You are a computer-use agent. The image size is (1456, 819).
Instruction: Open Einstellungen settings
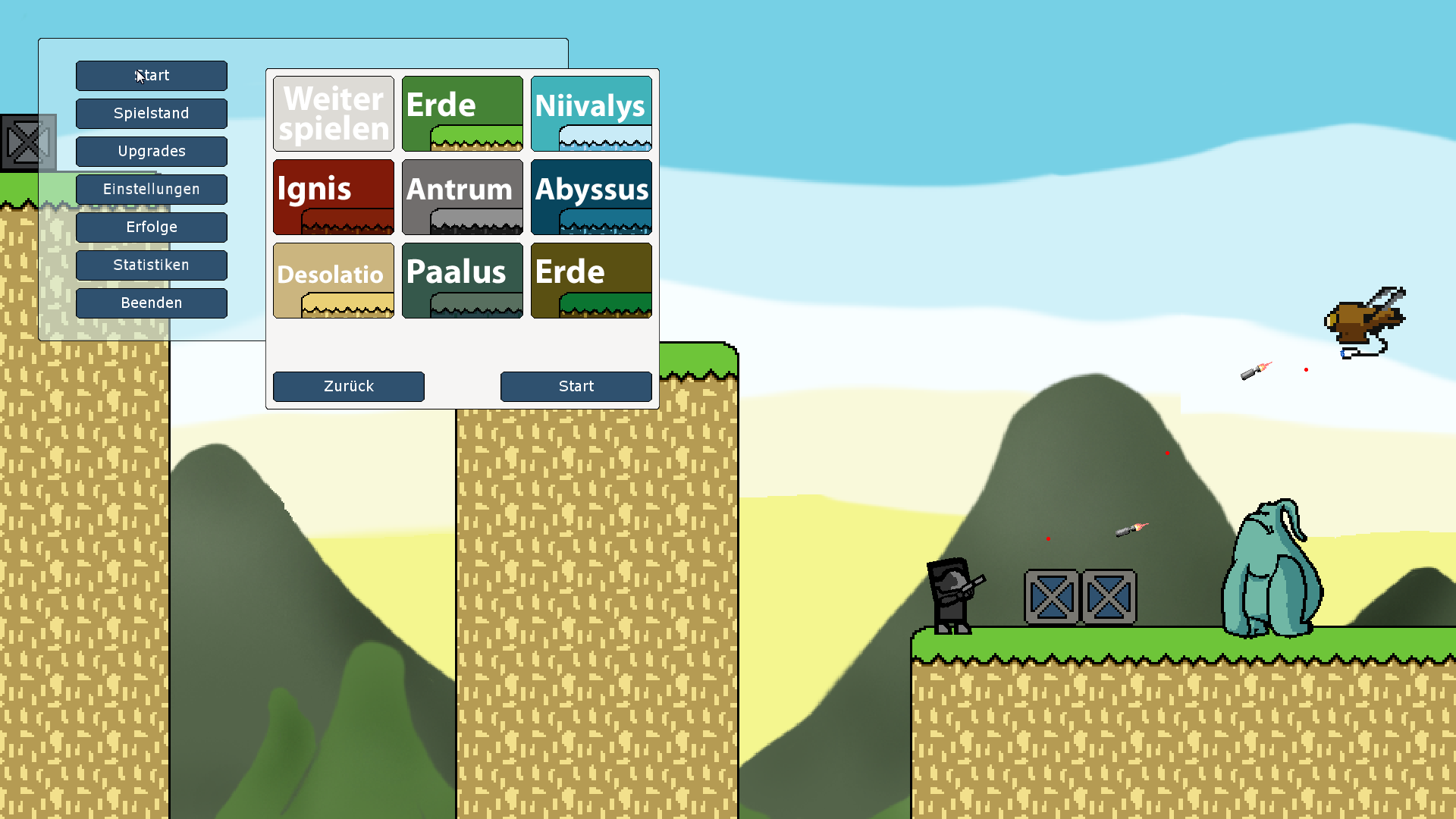[152, 190]
